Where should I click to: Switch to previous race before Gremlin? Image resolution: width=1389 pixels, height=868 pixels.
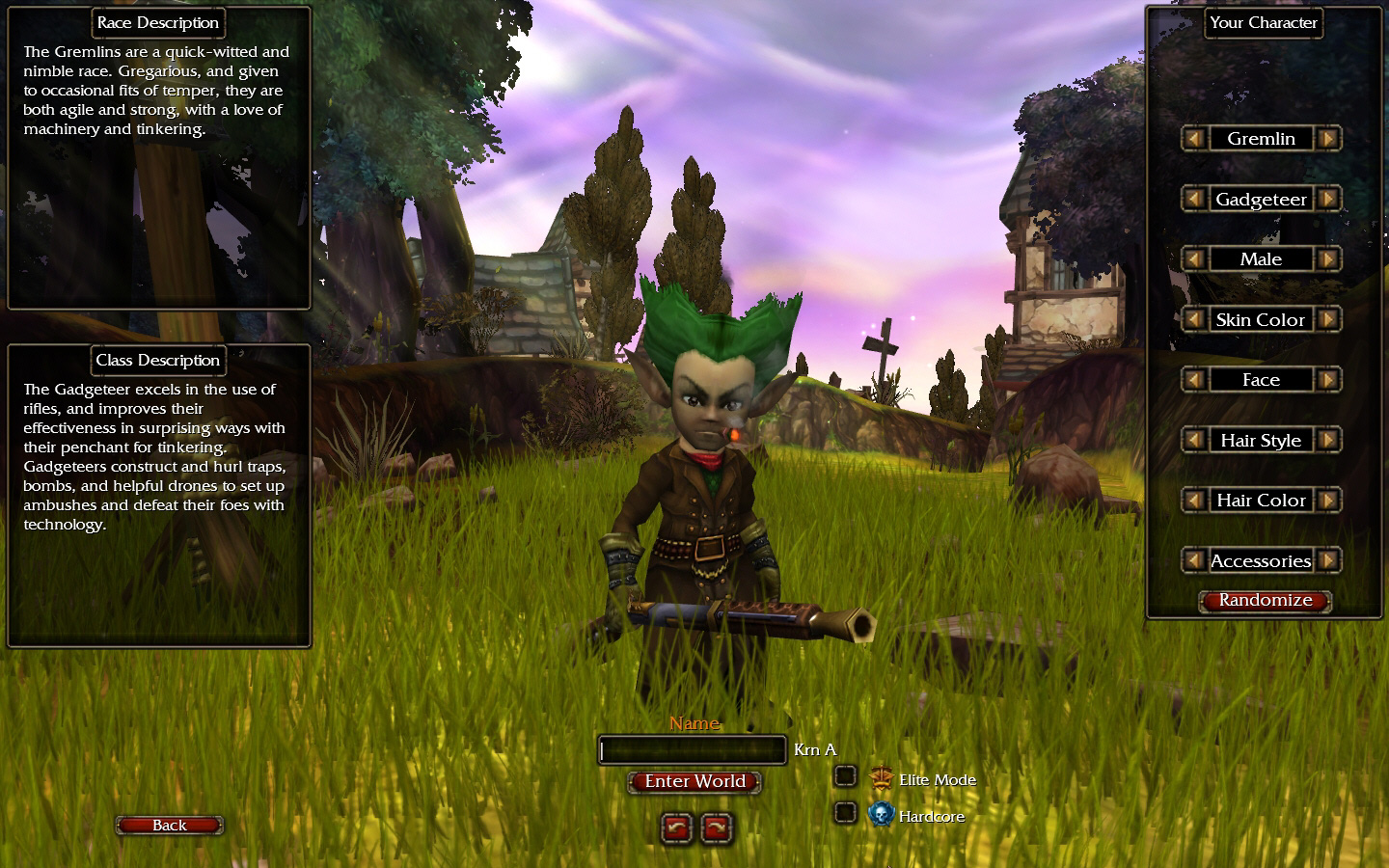click(x=1194, y=139)
